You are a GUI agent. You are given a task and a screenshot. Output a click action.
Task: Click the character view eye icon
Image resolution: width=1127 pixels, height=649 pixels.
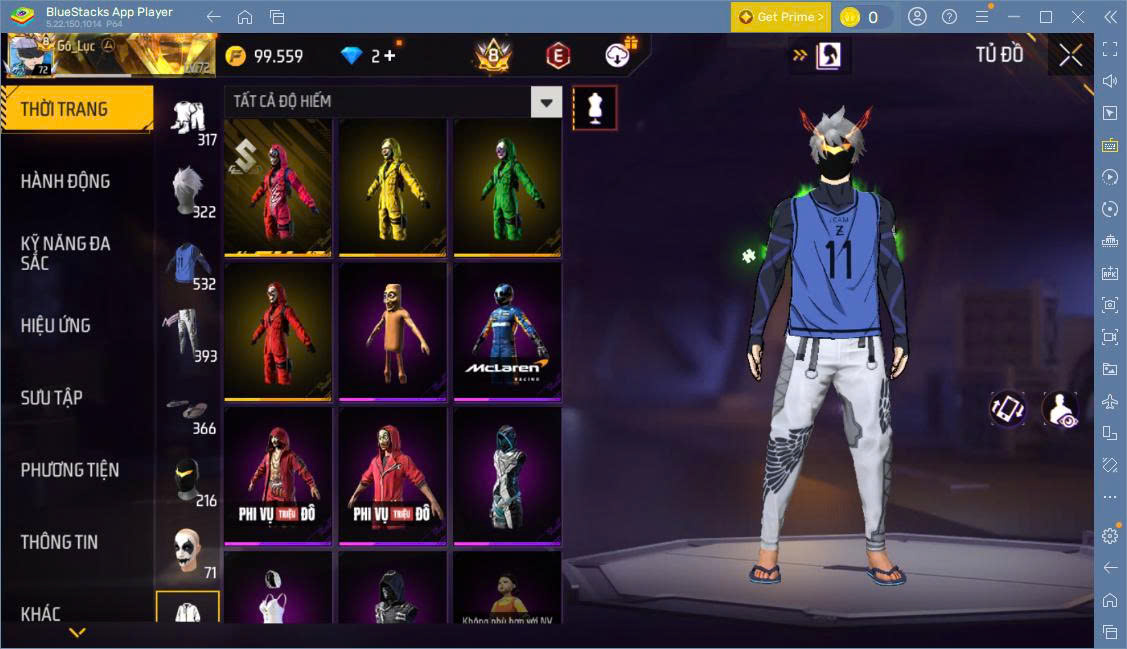click(x=1060, y=409)
